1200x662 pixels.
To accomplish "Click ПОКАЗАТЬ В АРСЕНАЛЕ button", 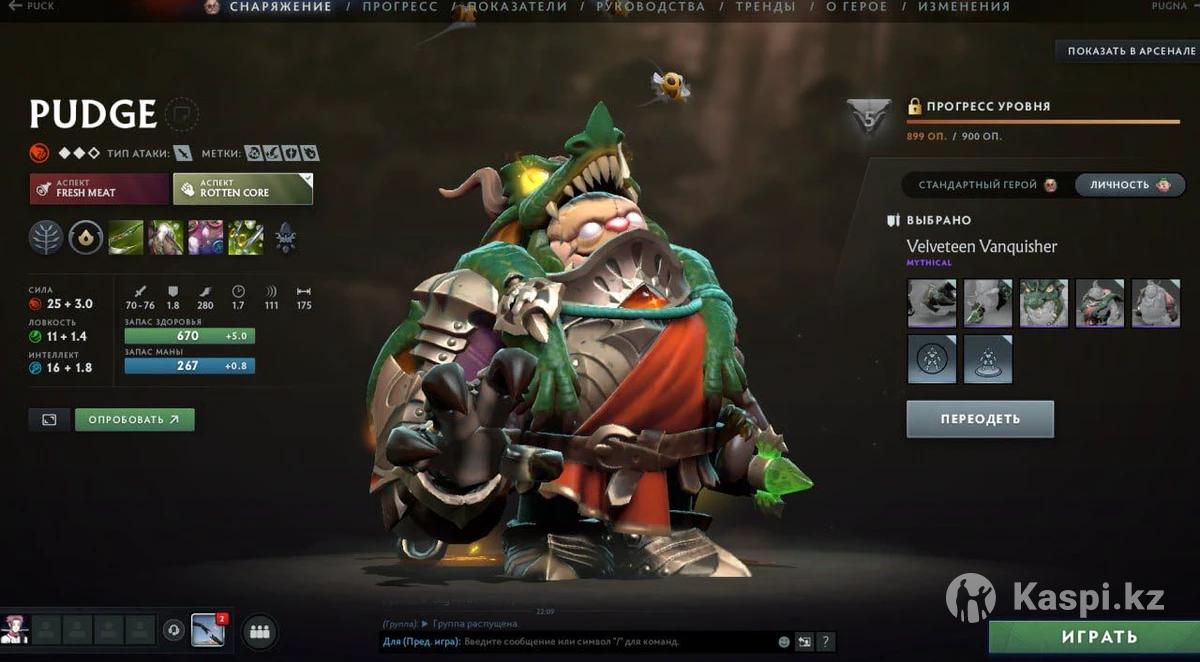I will (x=1130, y=51).
